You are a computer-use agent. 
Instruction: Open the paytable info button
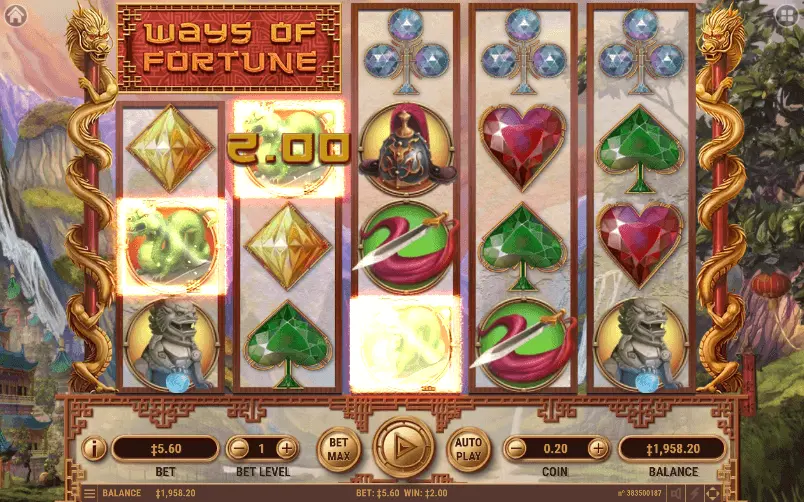[93, 448]
